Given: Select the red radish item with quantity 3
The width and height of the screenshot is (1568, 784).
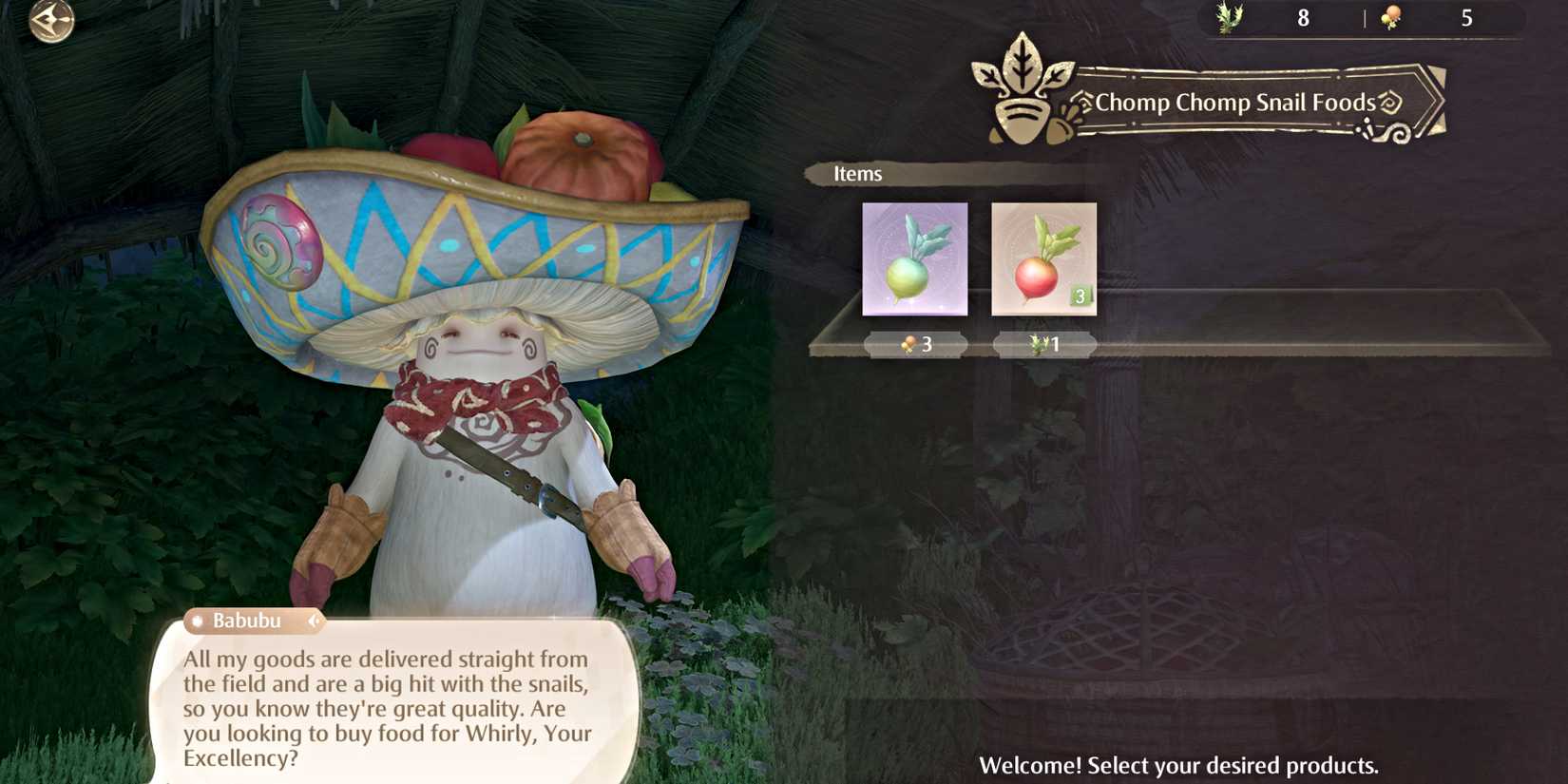Looking at the screenshot, I should [x=1042, y=258].
